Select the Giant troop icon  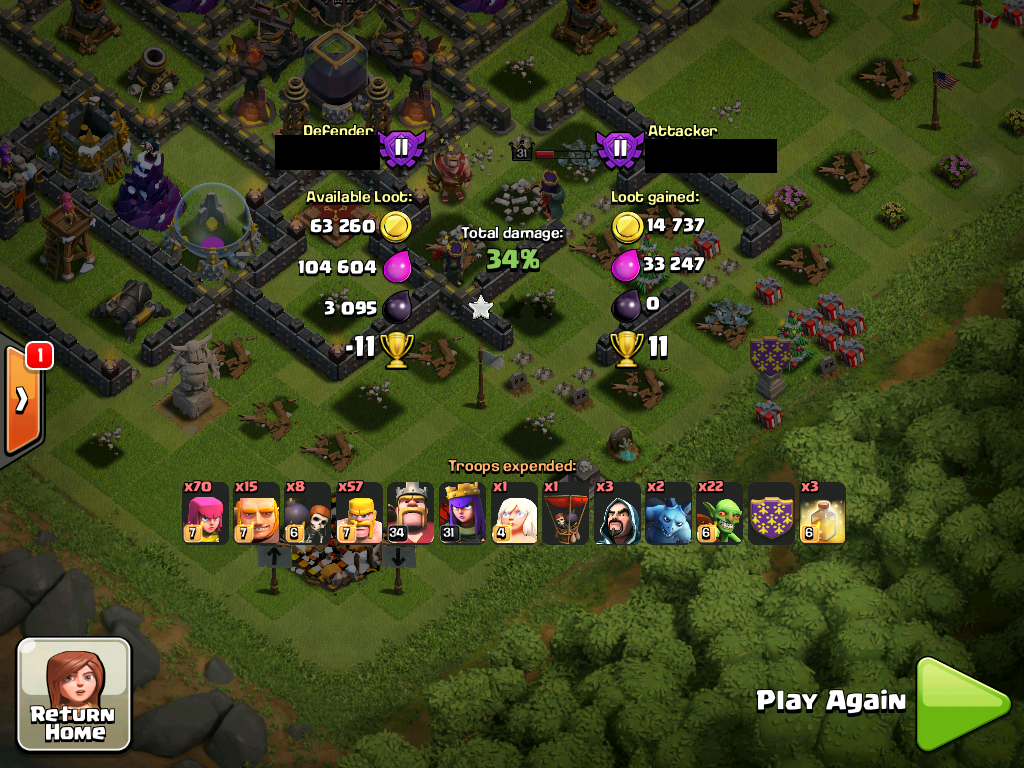256,514
